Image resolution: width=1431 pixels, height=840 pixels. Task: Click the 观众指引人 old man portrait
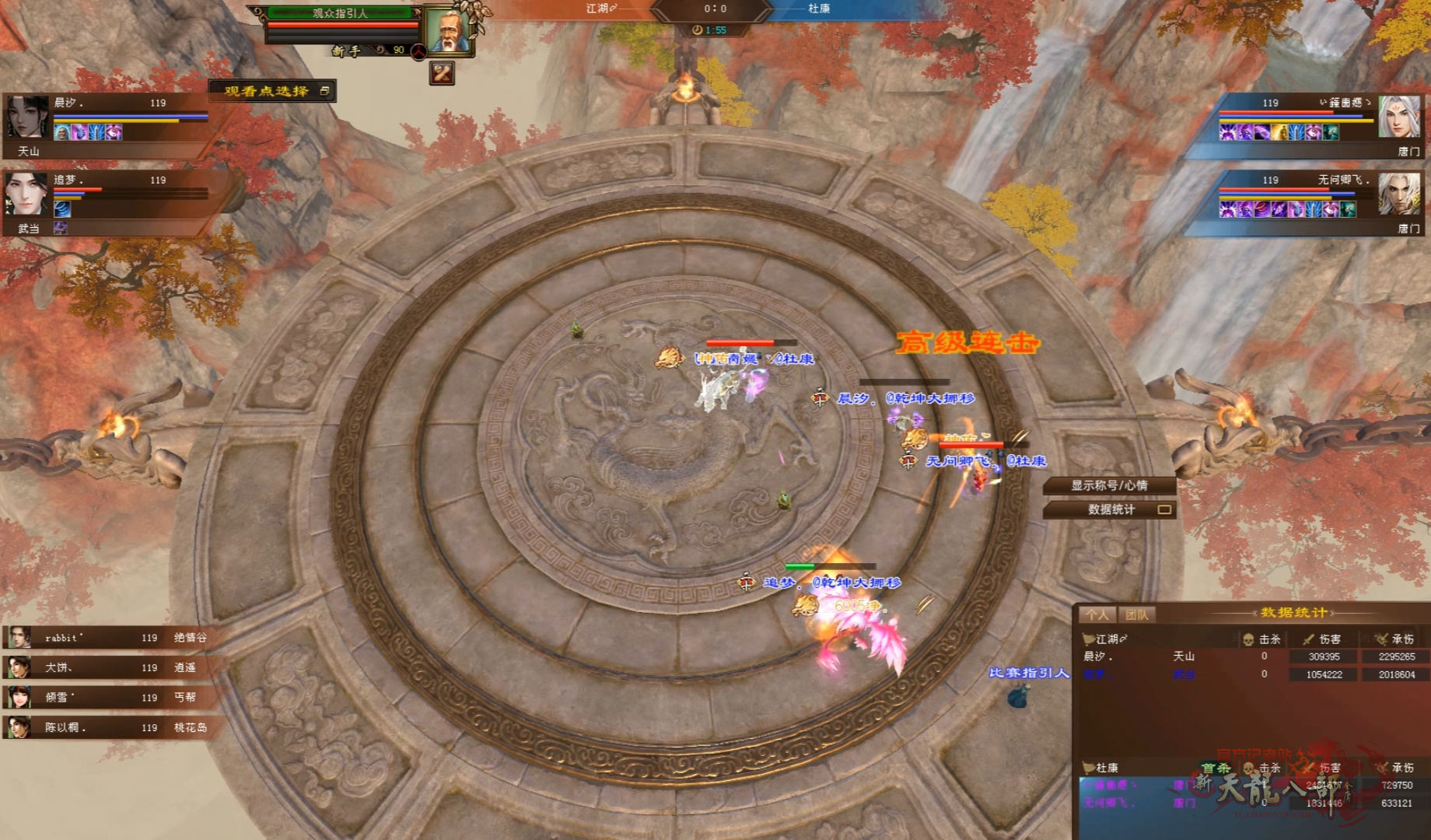click(x=448, y=32)
